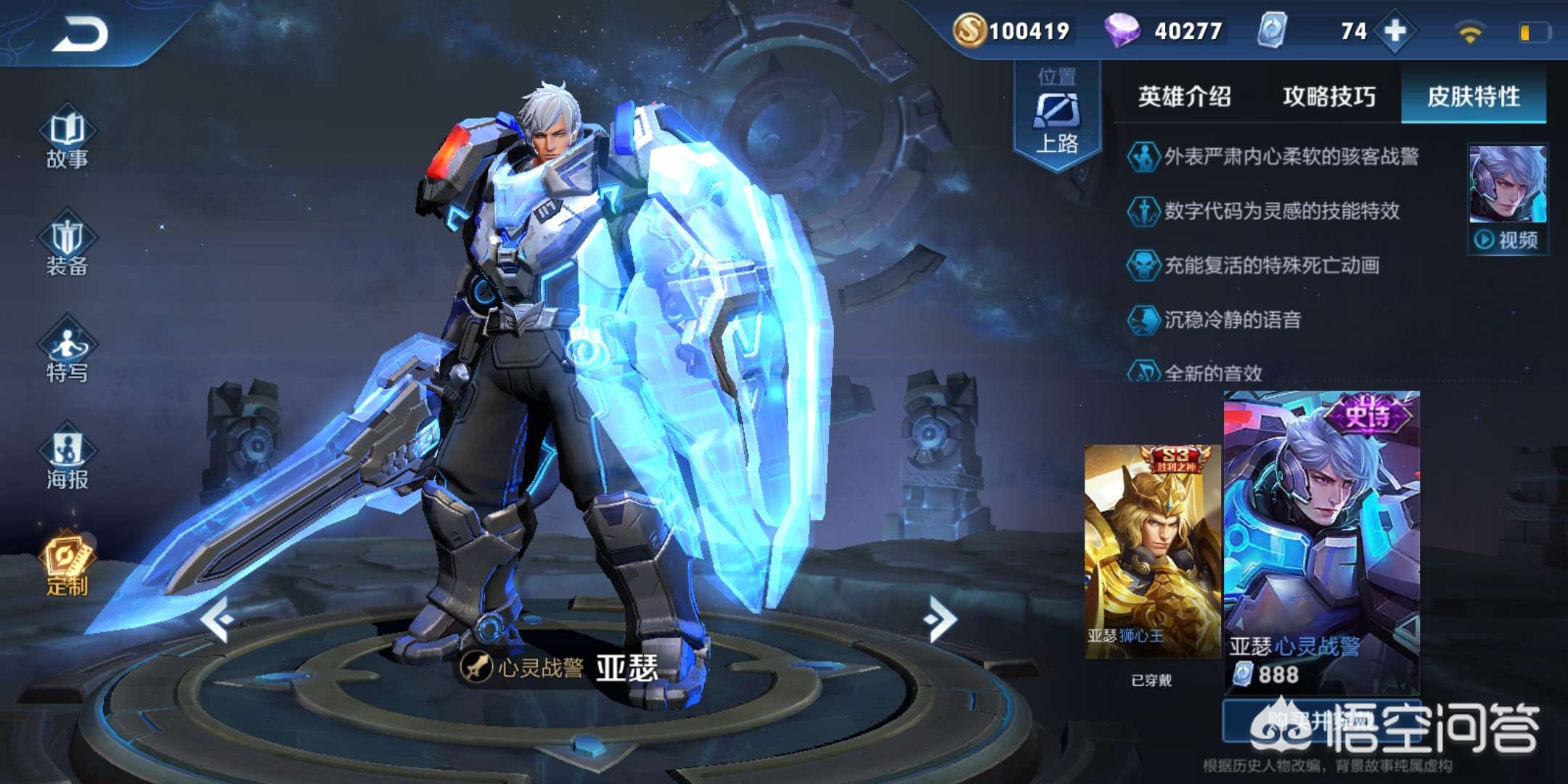This screenshot has width=1568, height=784.
Task: Select the 亚瑟 狮心王 skin card
Action: pyautogui.click(x=1152, y=552)
